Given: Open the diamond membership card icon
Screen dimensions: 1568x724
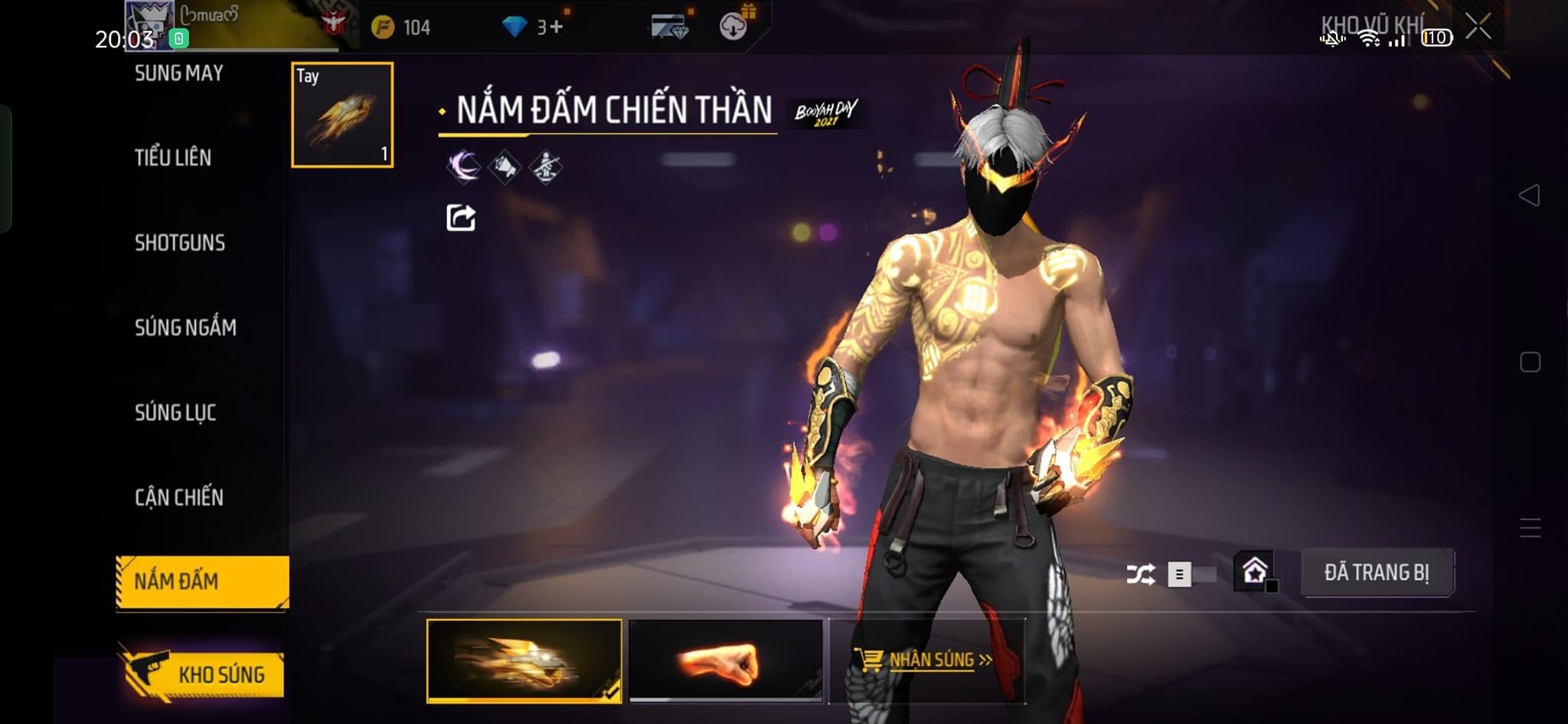Looking at the screenshot, I should click(669, 27).
